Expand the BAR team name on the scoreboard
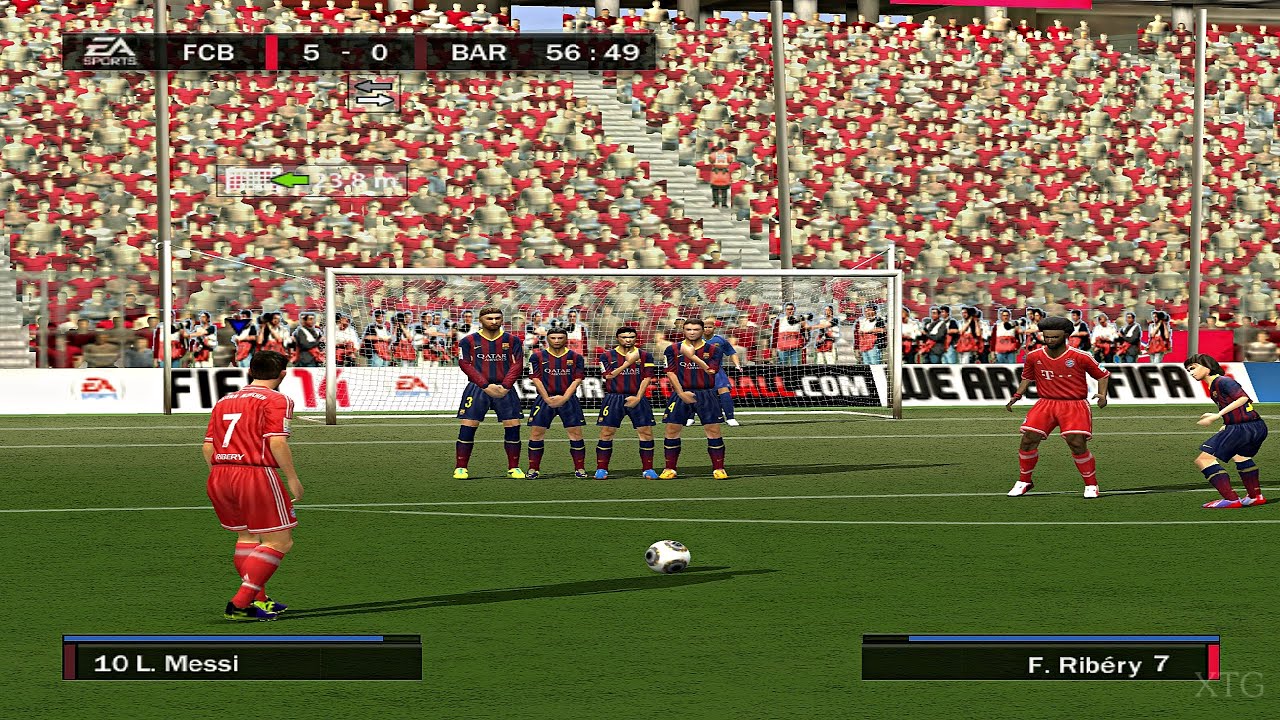 [479, 52]
